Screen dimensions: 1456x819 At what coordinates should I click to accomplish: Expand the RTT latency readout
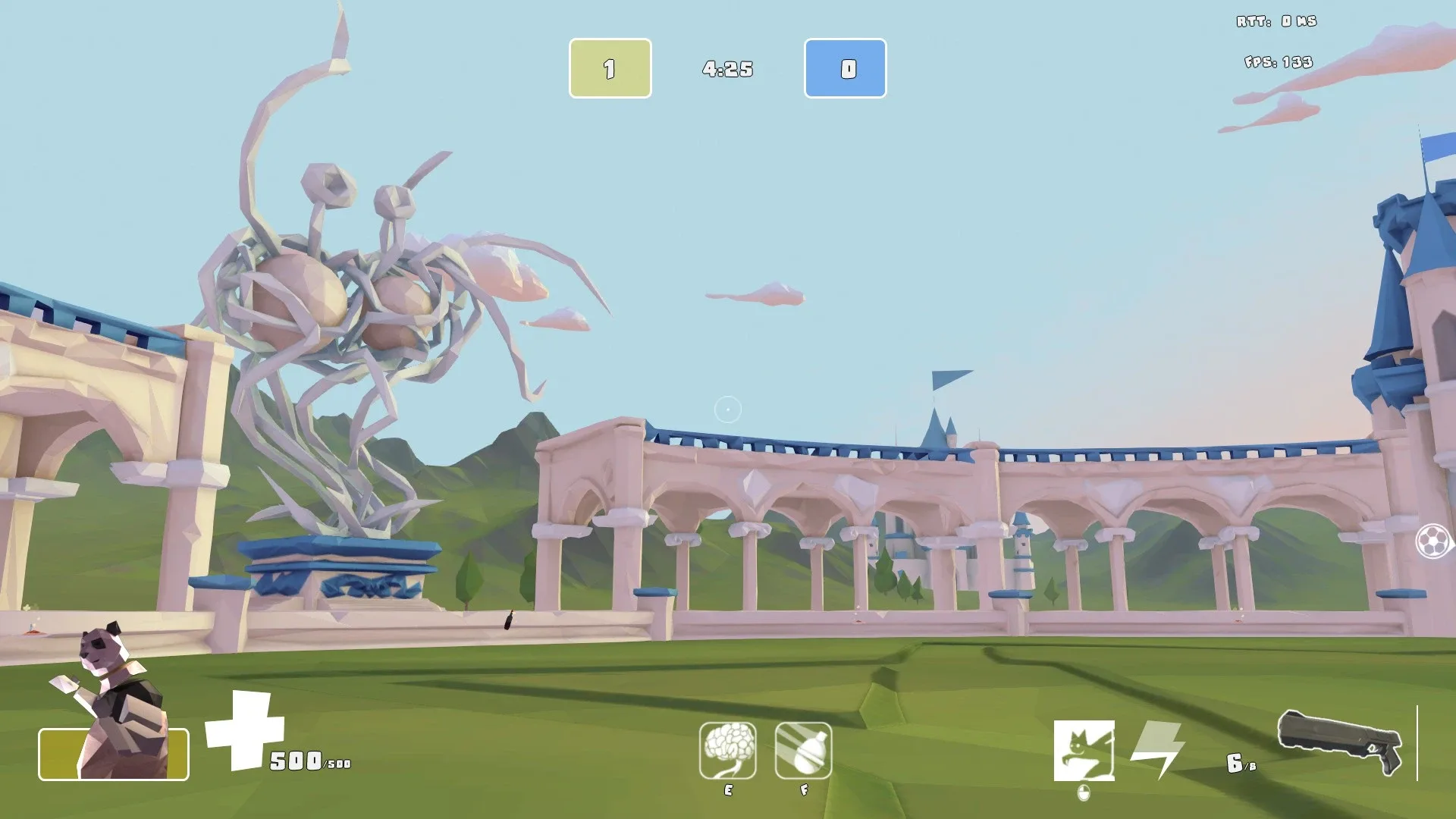(1278, 20)
